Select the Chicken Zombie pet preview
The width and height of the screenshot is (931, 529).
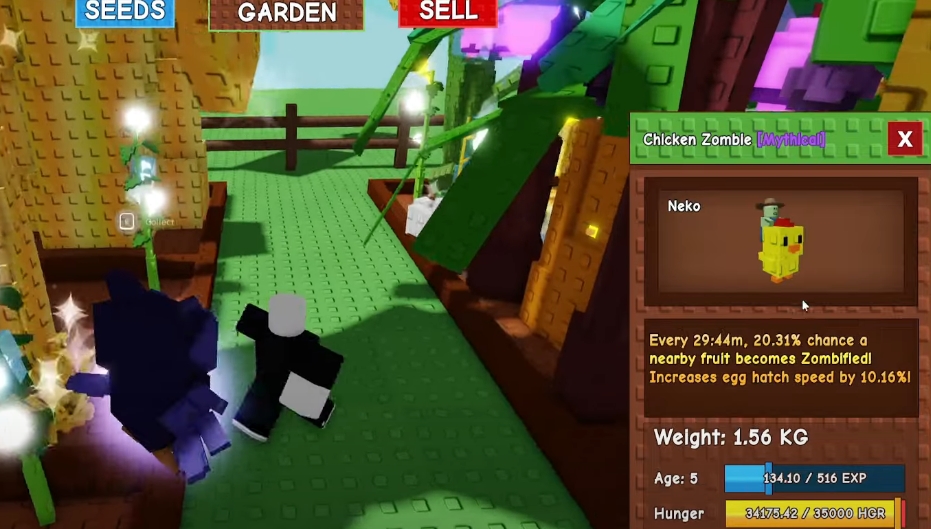[779, 240]
